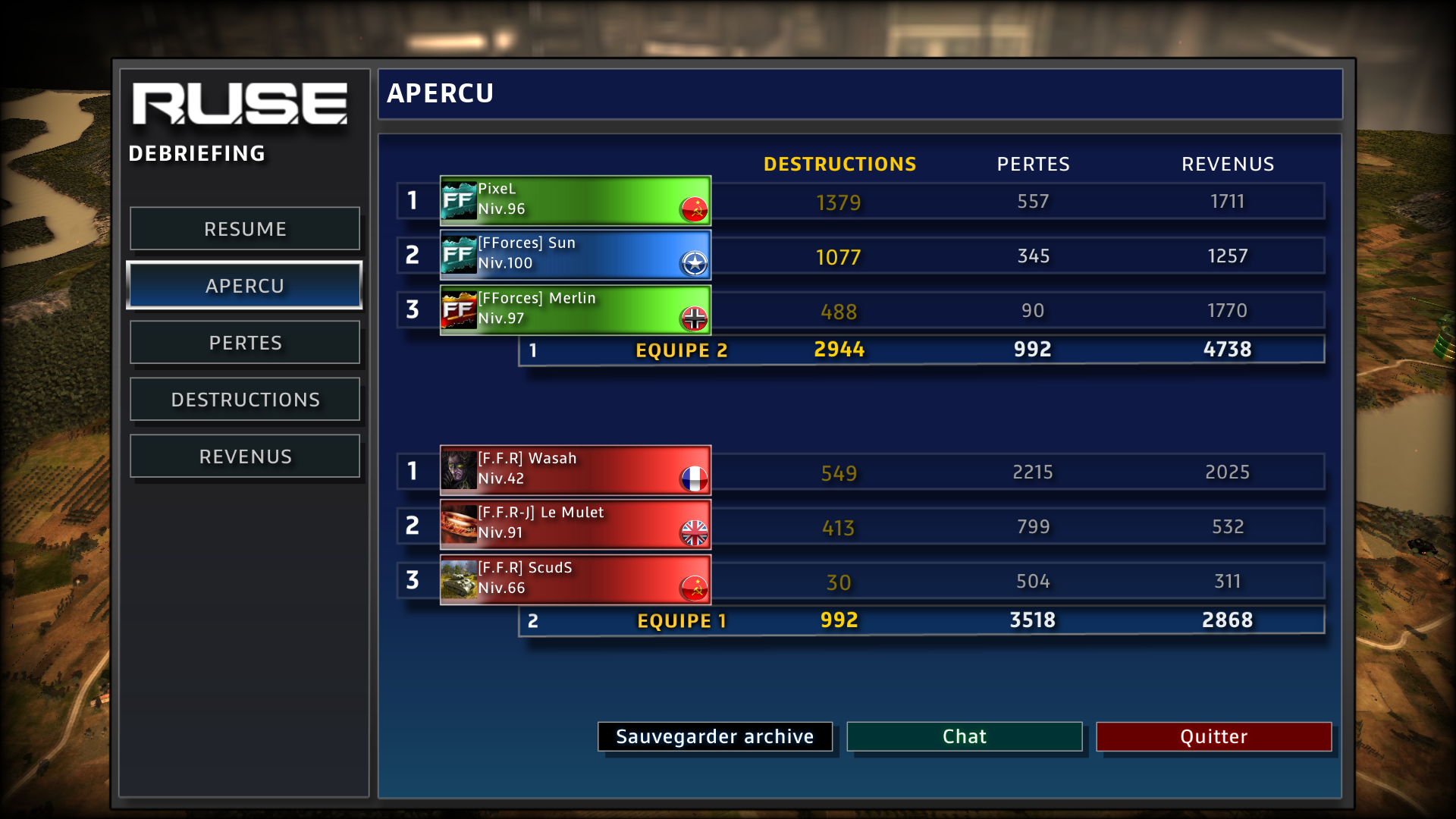This screenshot has height=819, width=1456.
Task: Sort by the DESTRUCTIONS column header
Action: (x=839, y=164)
